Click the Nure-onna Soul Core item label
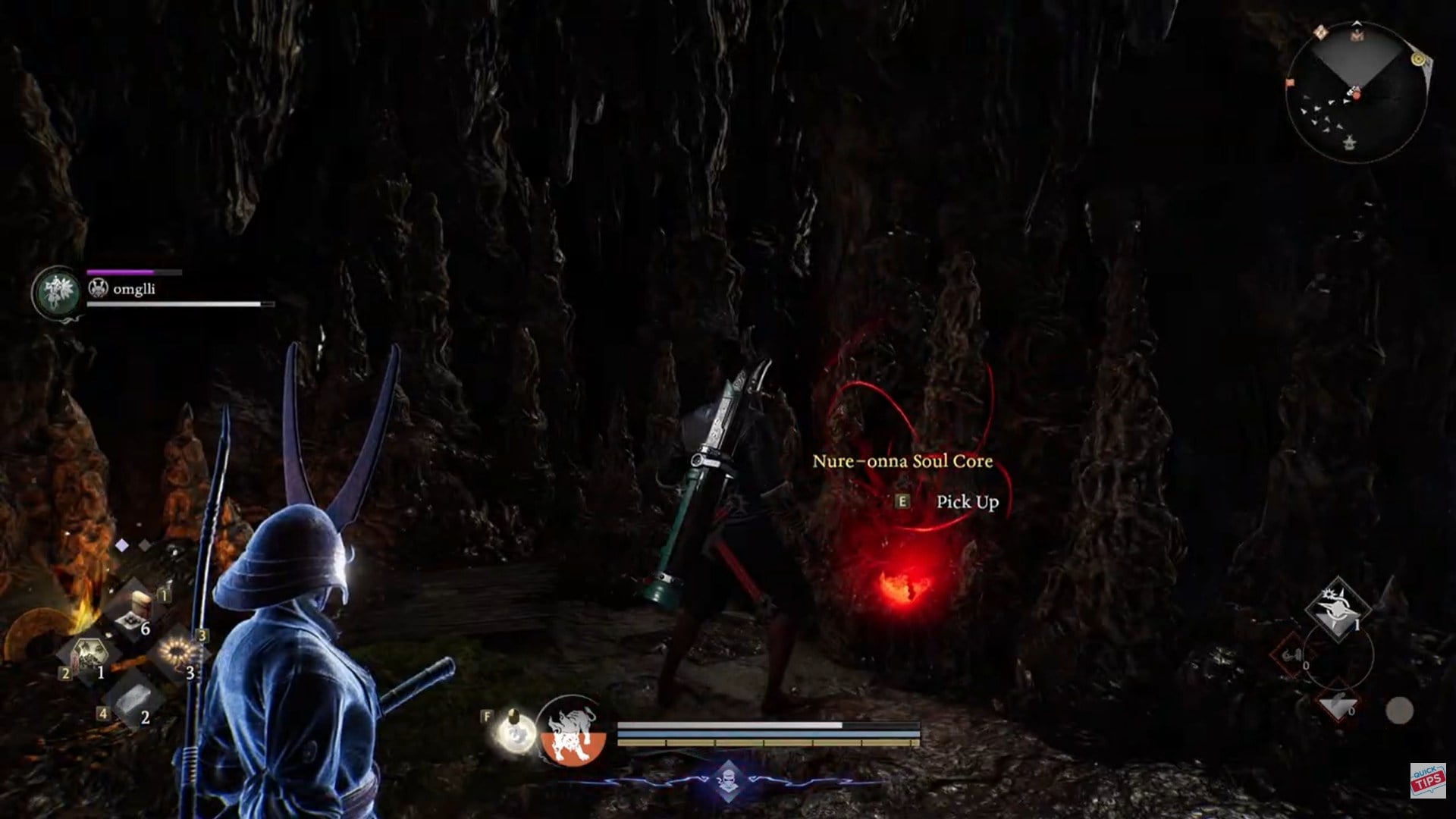 (904, 462)
